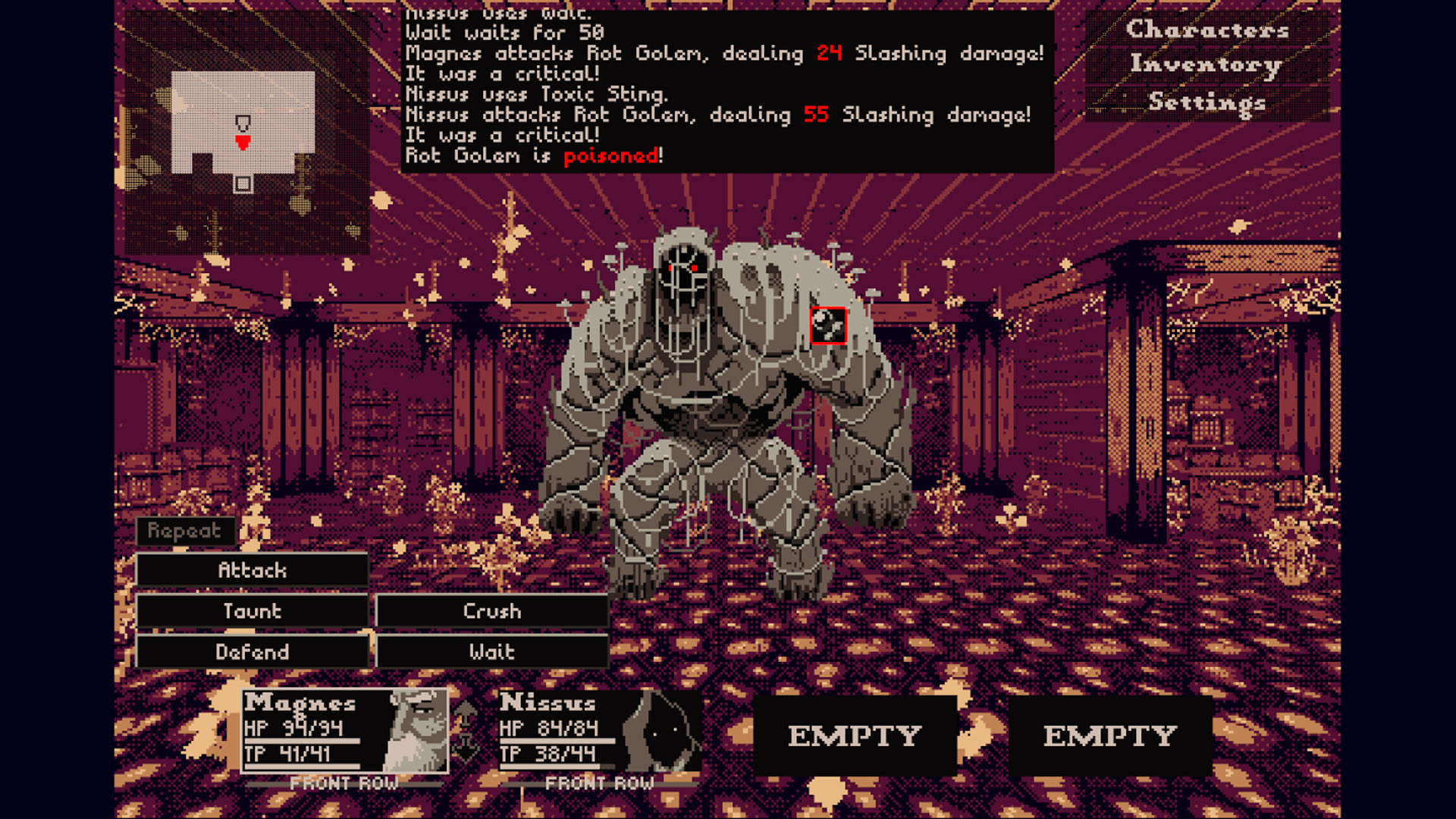Click the door square at the bottom of the minimap

click(243, 184)
